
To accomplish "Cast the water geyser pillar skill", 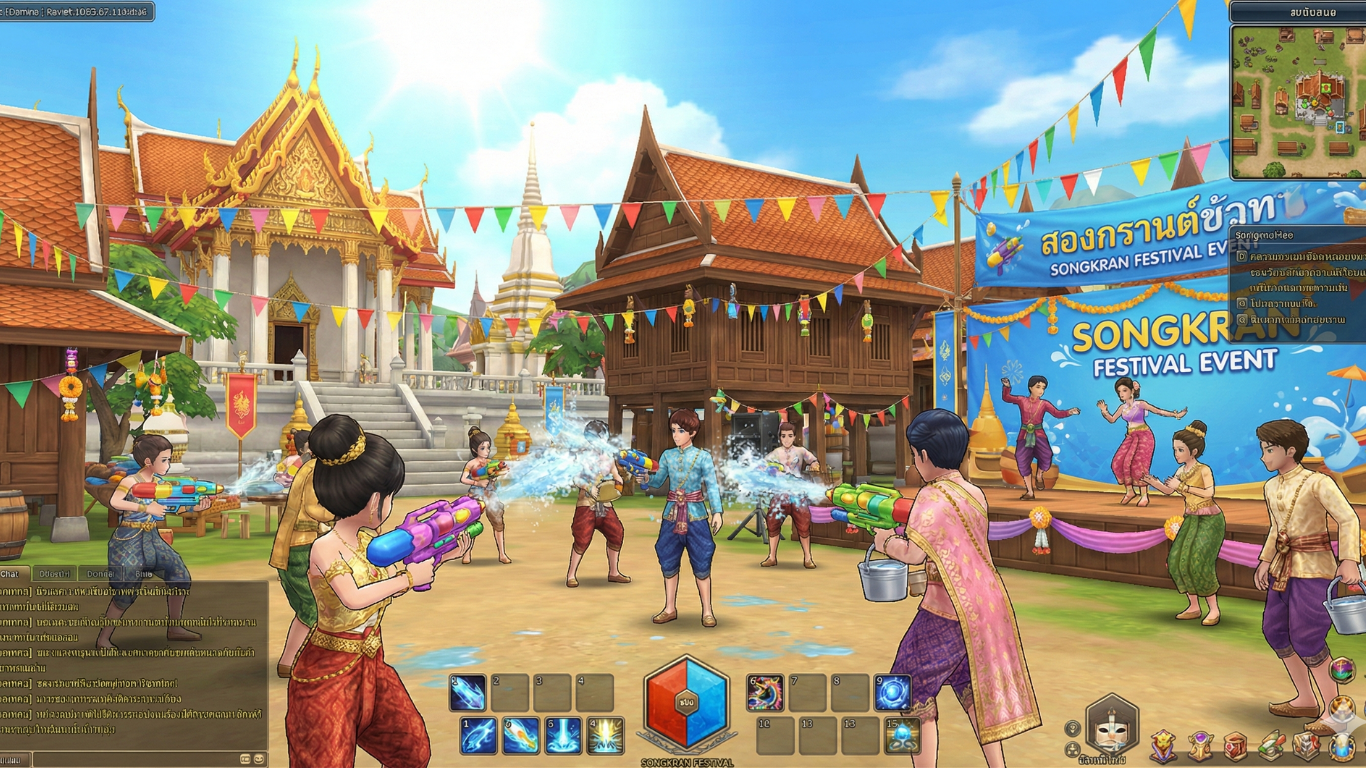I will coord(563,736).
